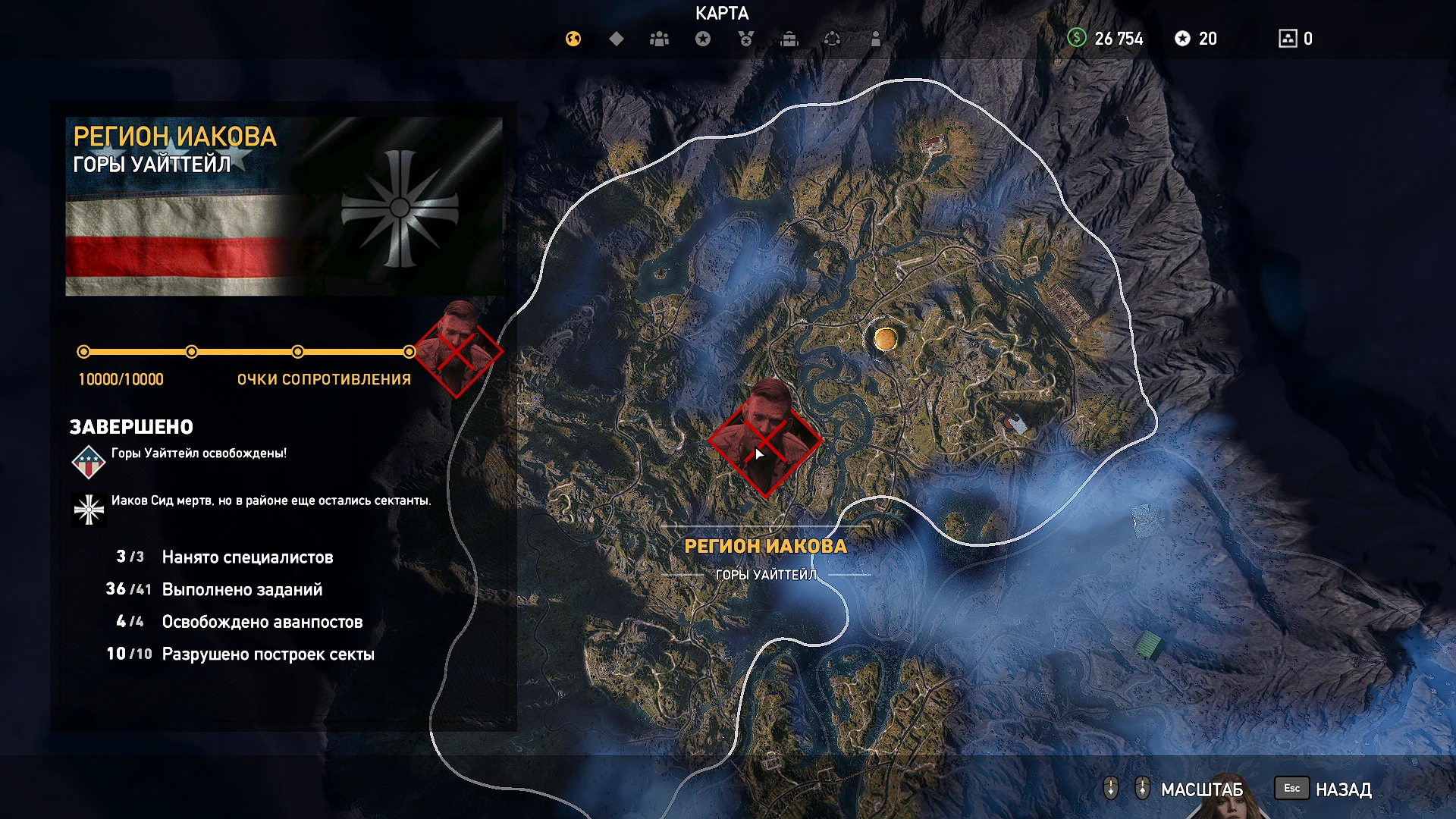Open the roster people icon
1456x819 pixels.
tap(658, 39)
